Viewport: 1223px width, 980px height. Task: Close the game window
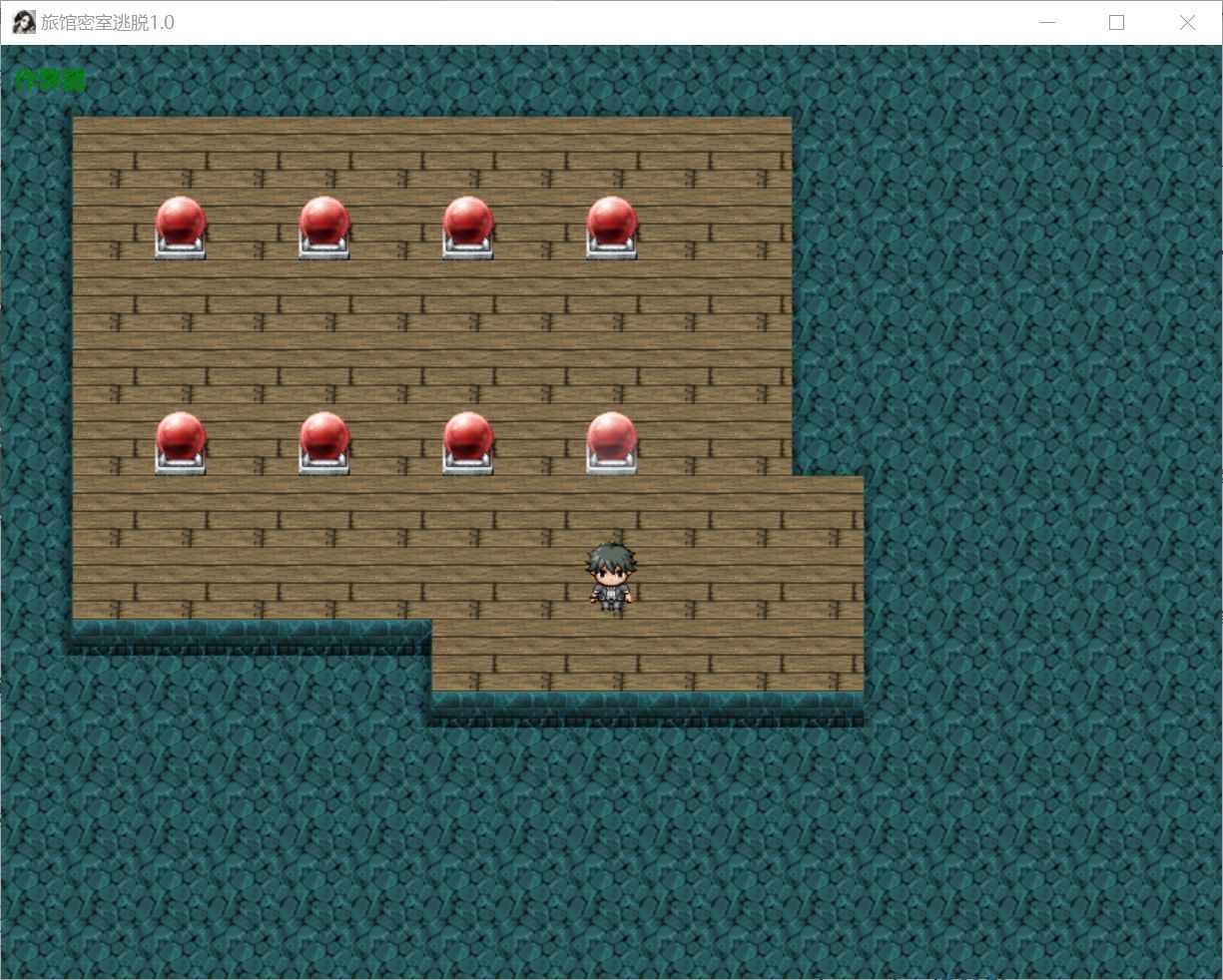[x=1187, y=23]
